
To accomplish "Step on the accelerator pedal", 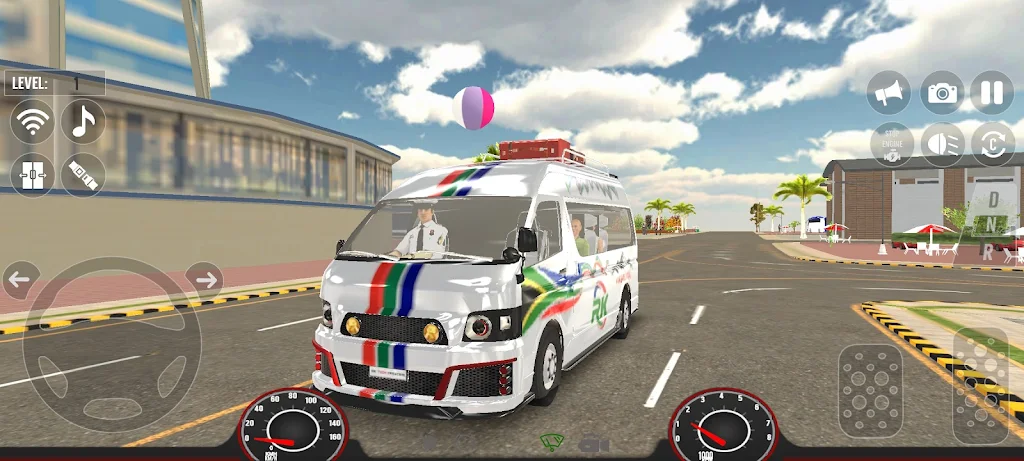I will pos(980,385).
